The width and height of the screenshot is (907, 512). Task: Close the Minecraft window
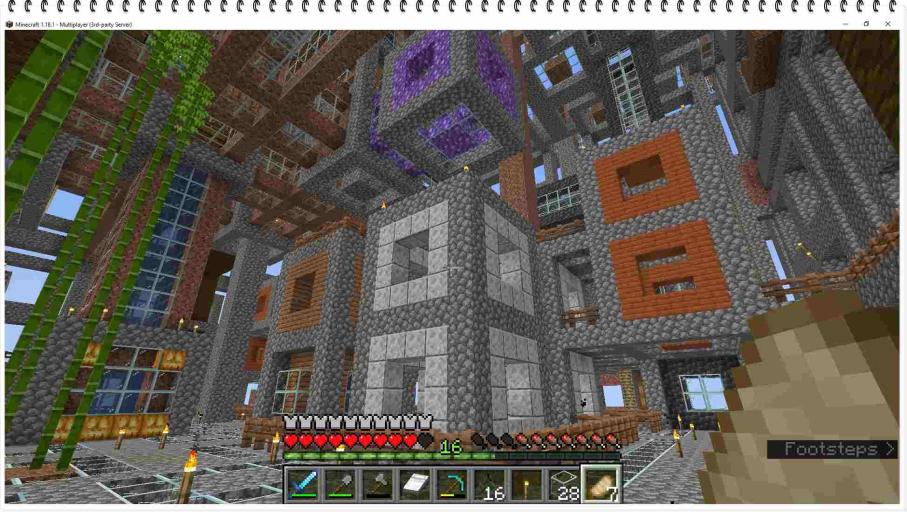(887, 24)
